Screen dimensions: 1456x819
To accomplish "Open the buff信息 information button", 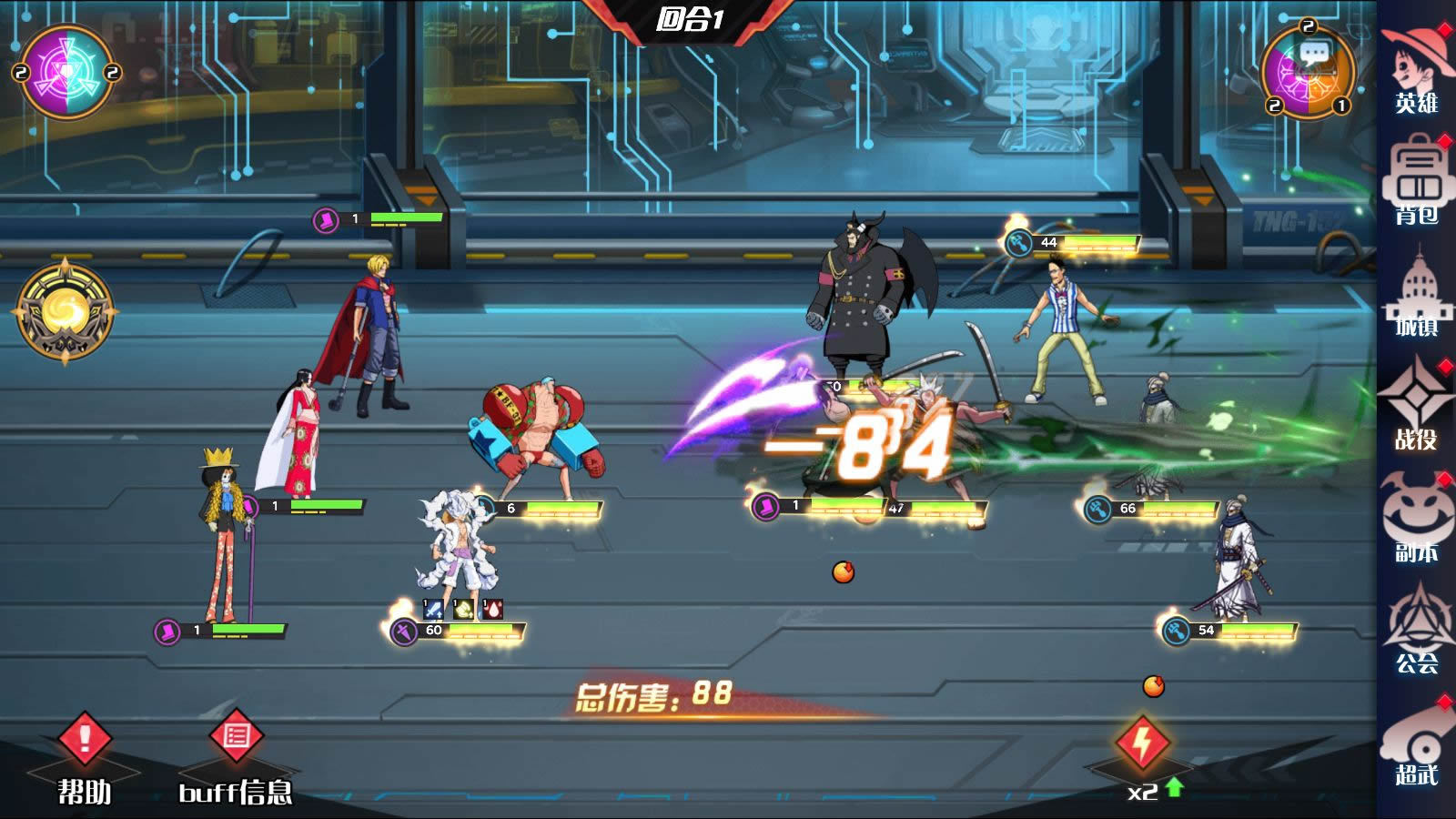I will pyautogui.click(x=237, y=755).
